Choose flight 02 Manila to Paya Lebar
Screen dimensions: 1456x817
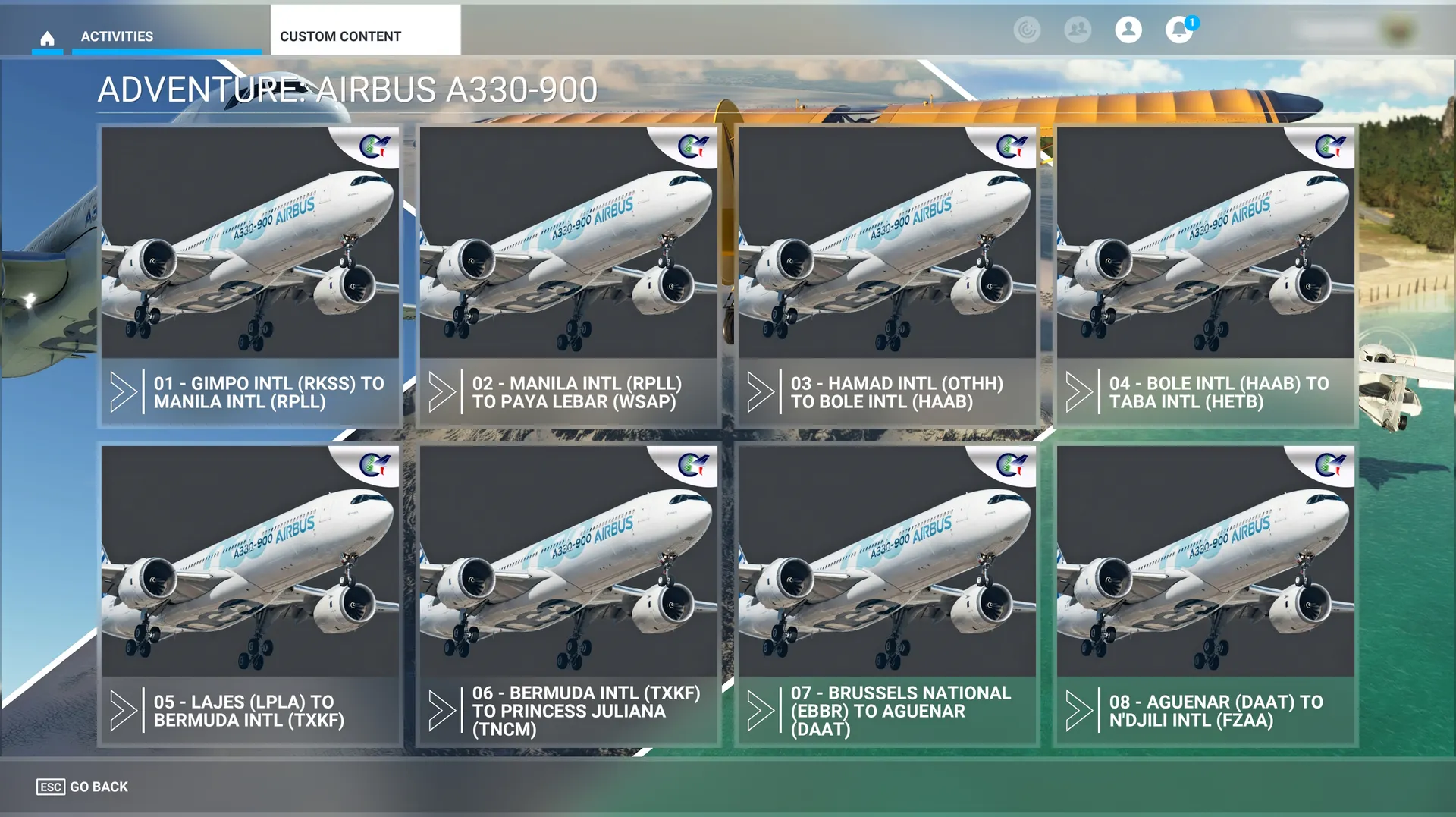click(569, 276)
